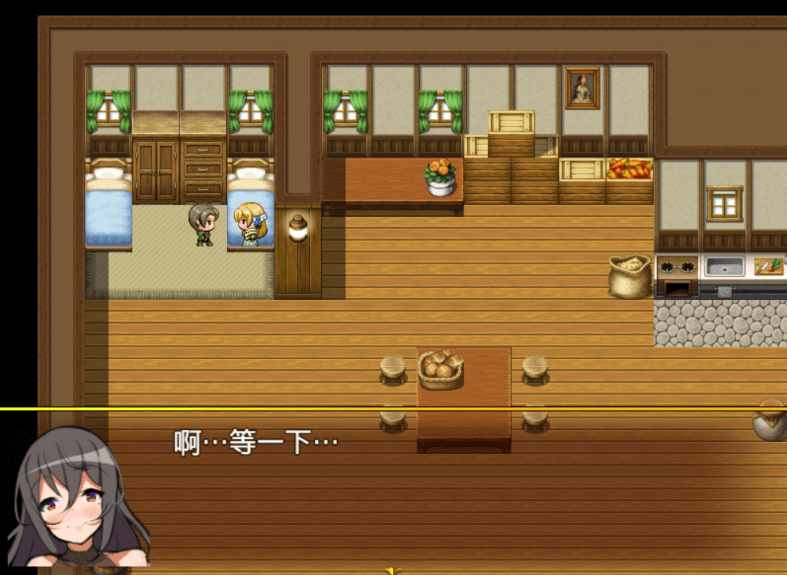Click the yellow dialogue continue arrow
The height and width of the screenshot is (575, 787).
pyautogui.click(x=393, y=570)
